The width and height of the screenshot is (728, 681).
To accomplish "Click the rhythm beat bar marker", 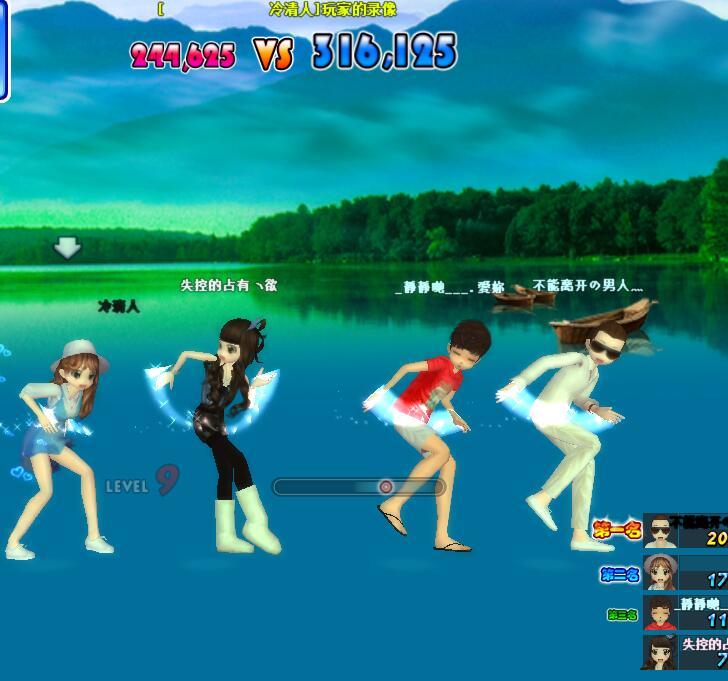I will [385, 487].
